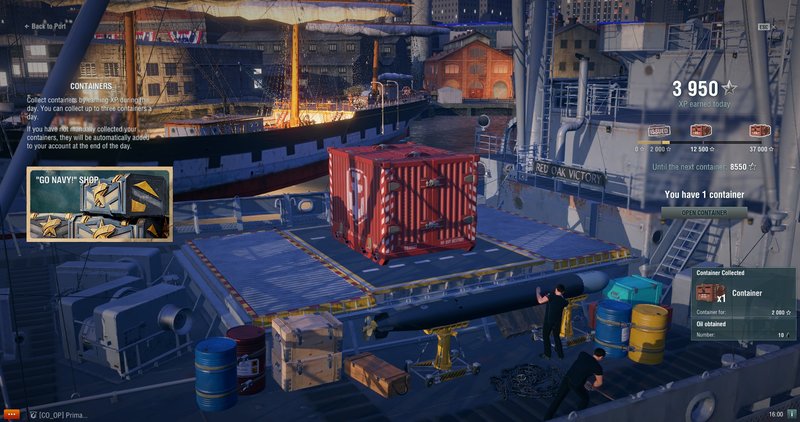
Task: Select the 37 000 XP container milestone
Action: 760,130
